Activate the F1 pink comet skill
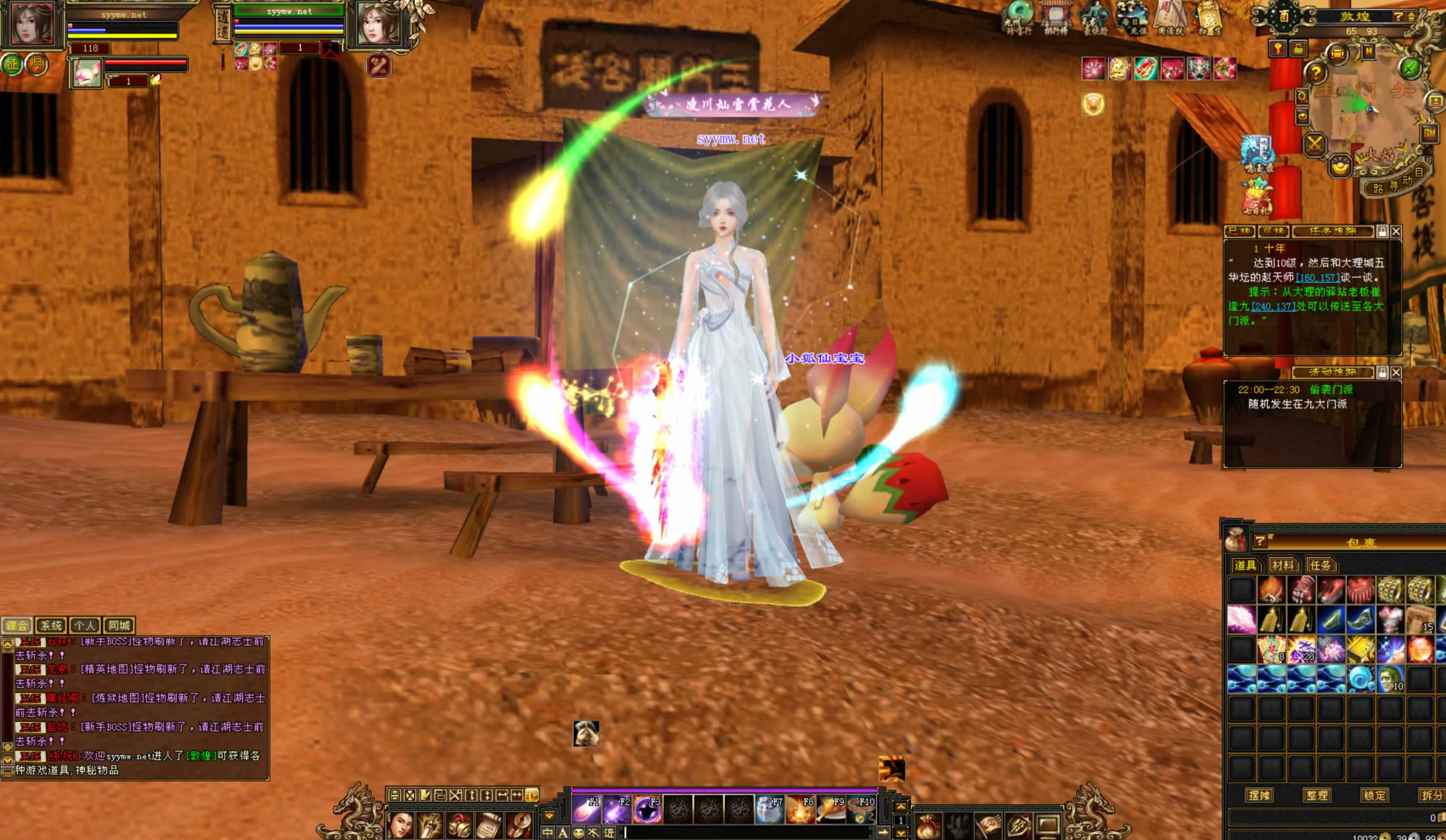 click(x=586, y=809)
